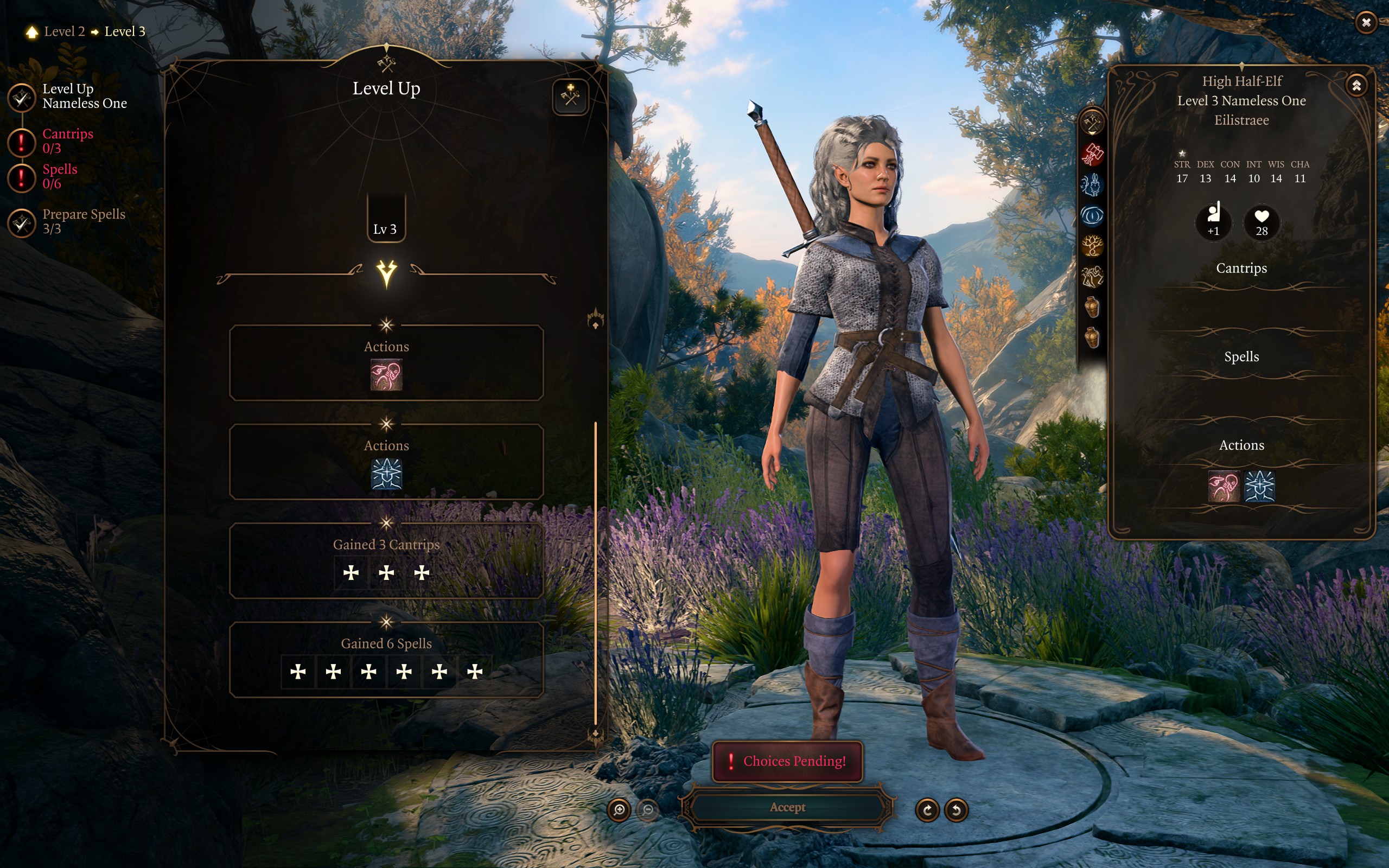Open the Spells 0/6 step

click(x=59, y=176)
